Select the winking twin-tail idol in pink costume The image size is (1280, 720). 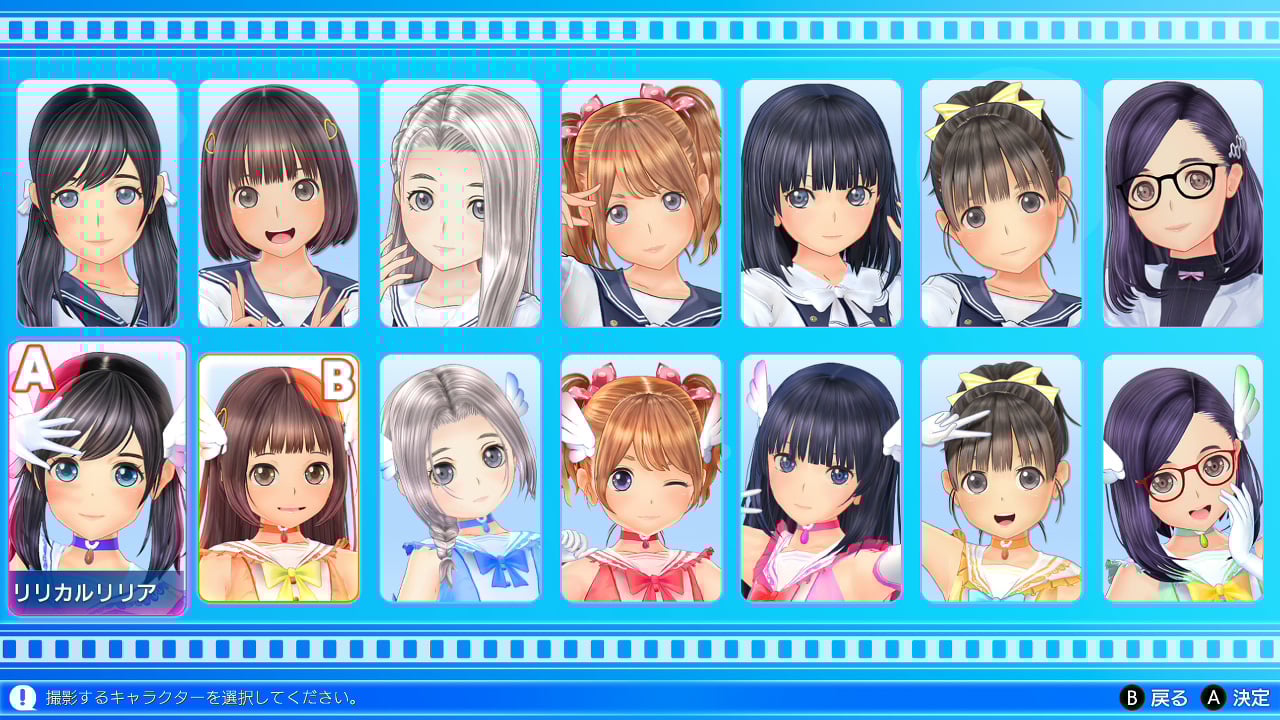point(640,477)
